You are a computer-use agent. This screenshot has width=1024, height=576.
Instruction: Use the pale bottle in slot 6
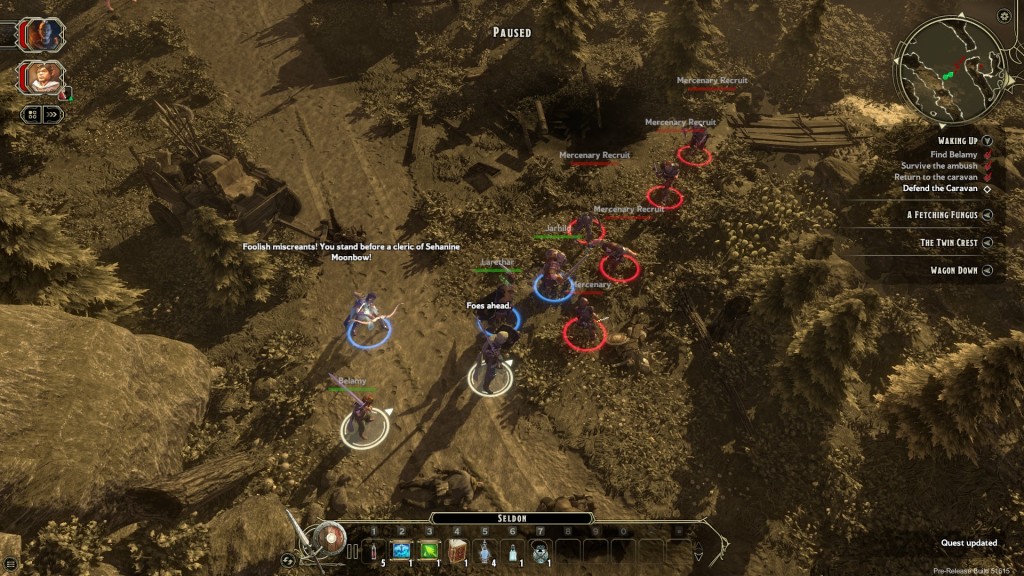coord(512,550)
